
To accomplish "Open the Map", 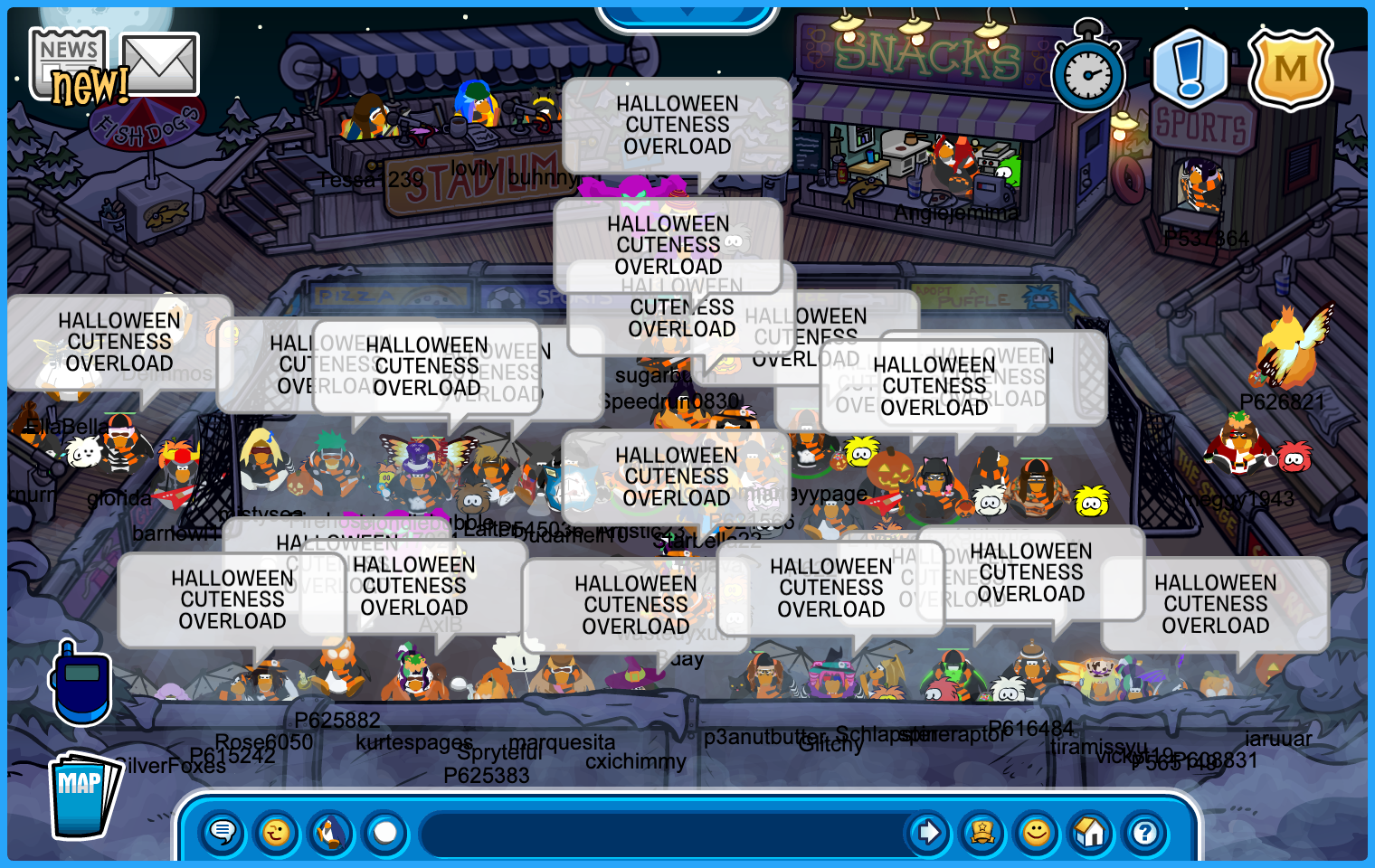I will point(83,796).
